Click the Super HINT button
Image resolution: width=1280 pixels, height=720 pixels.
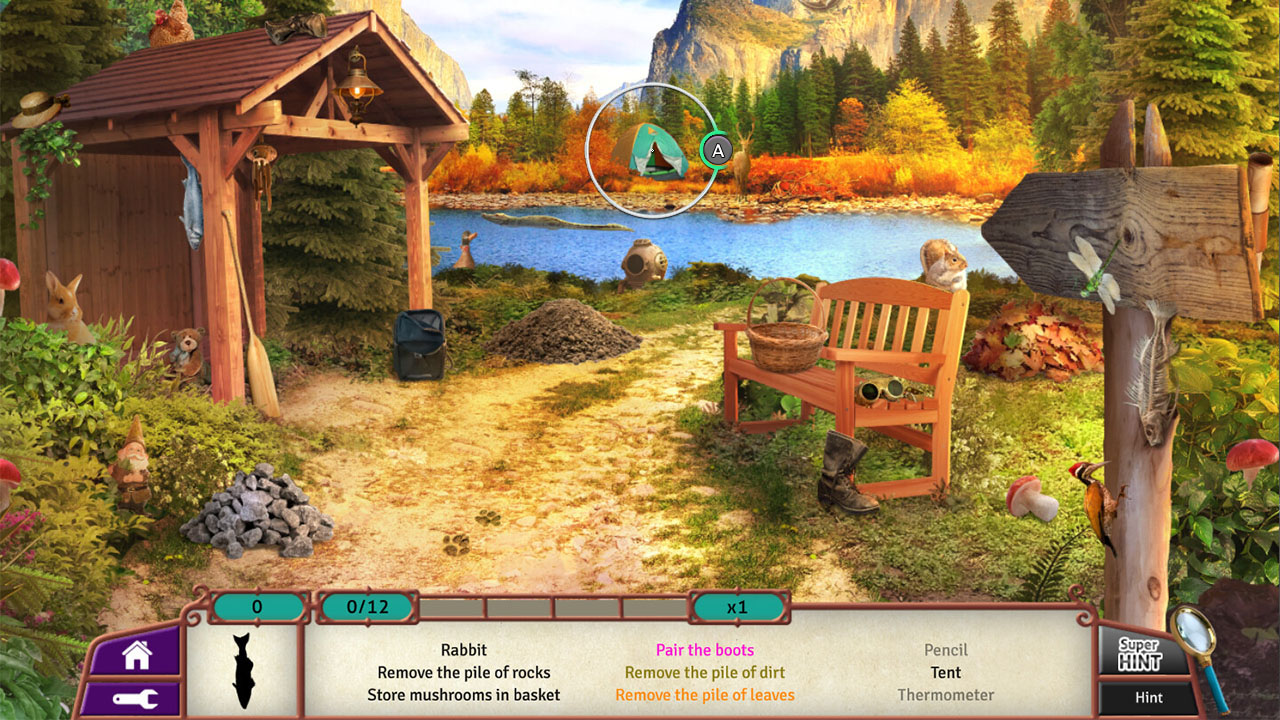[1140, 655]
